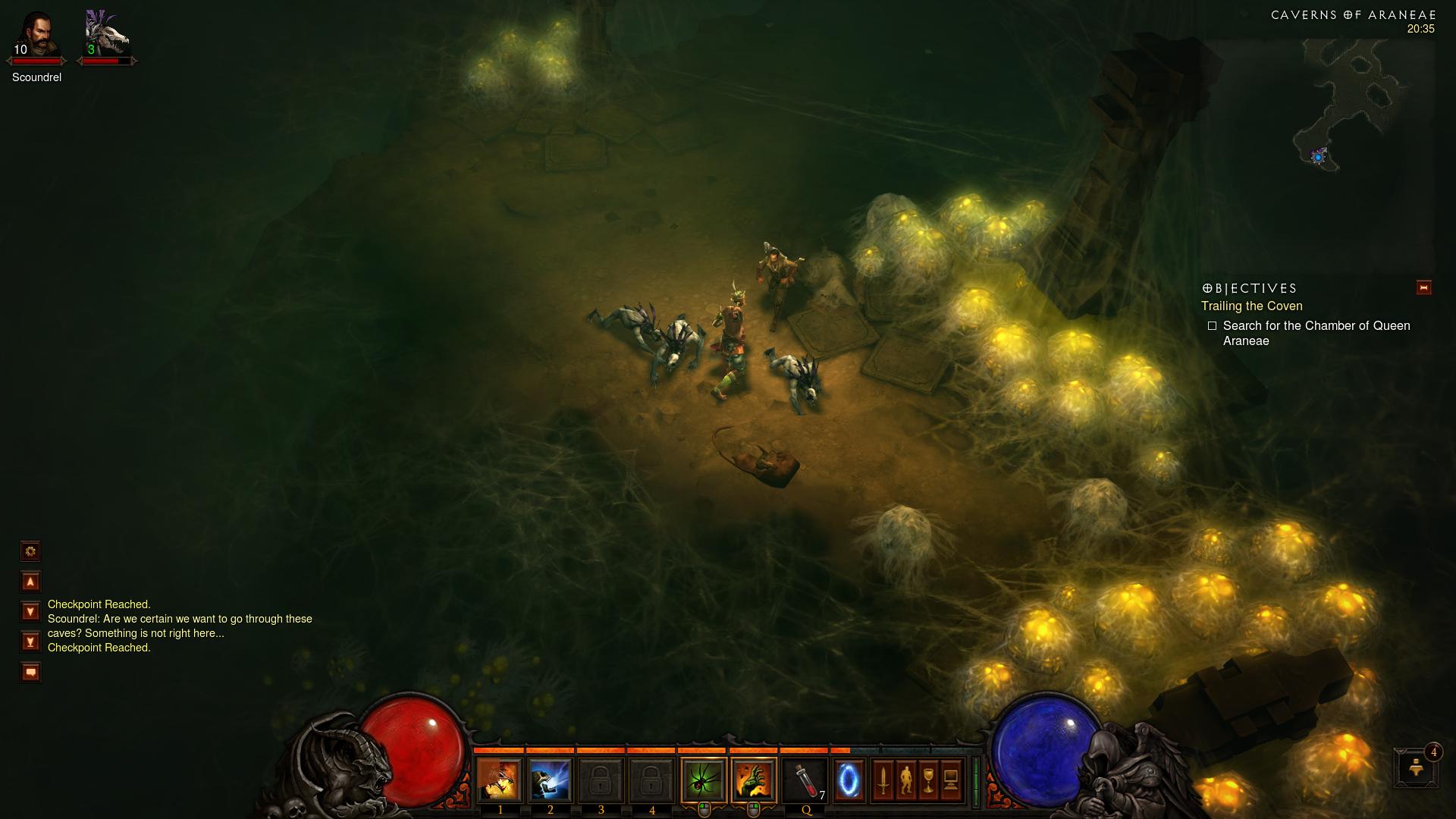Move chat log down one line
The width and height of the screenshot is (1456, 819).
pos(30,611)
